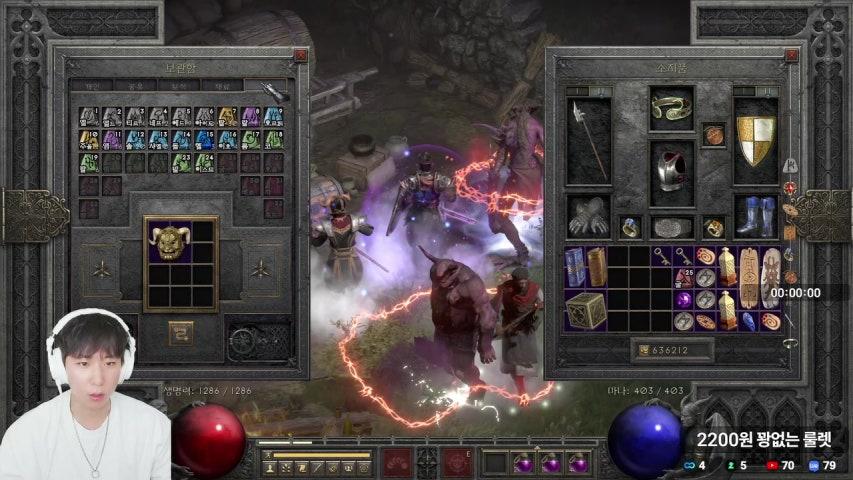Open the left mouse skill selector
The width and height of the screenshot is (853, 480).
pyautogui.click(x=396, y=462)
